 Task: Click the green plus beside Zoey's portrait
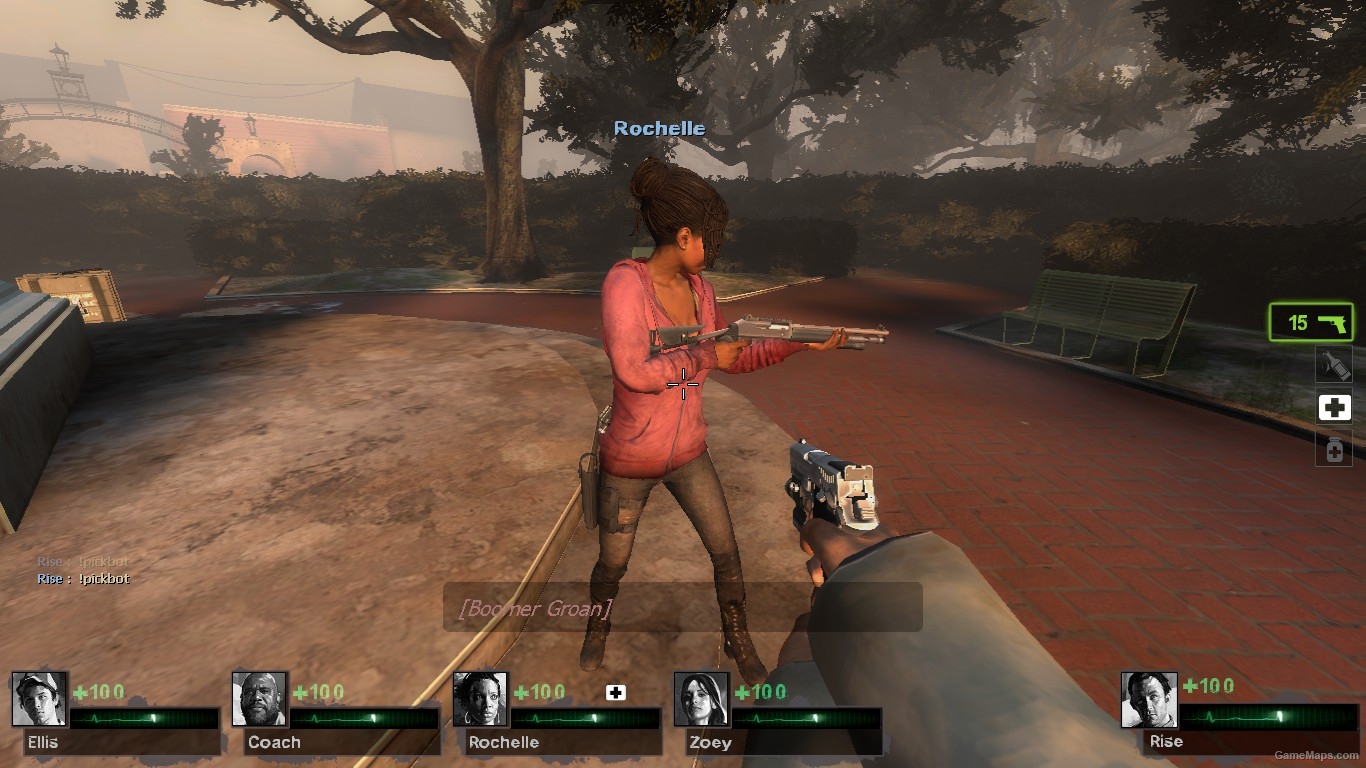(x=745, y=690)
